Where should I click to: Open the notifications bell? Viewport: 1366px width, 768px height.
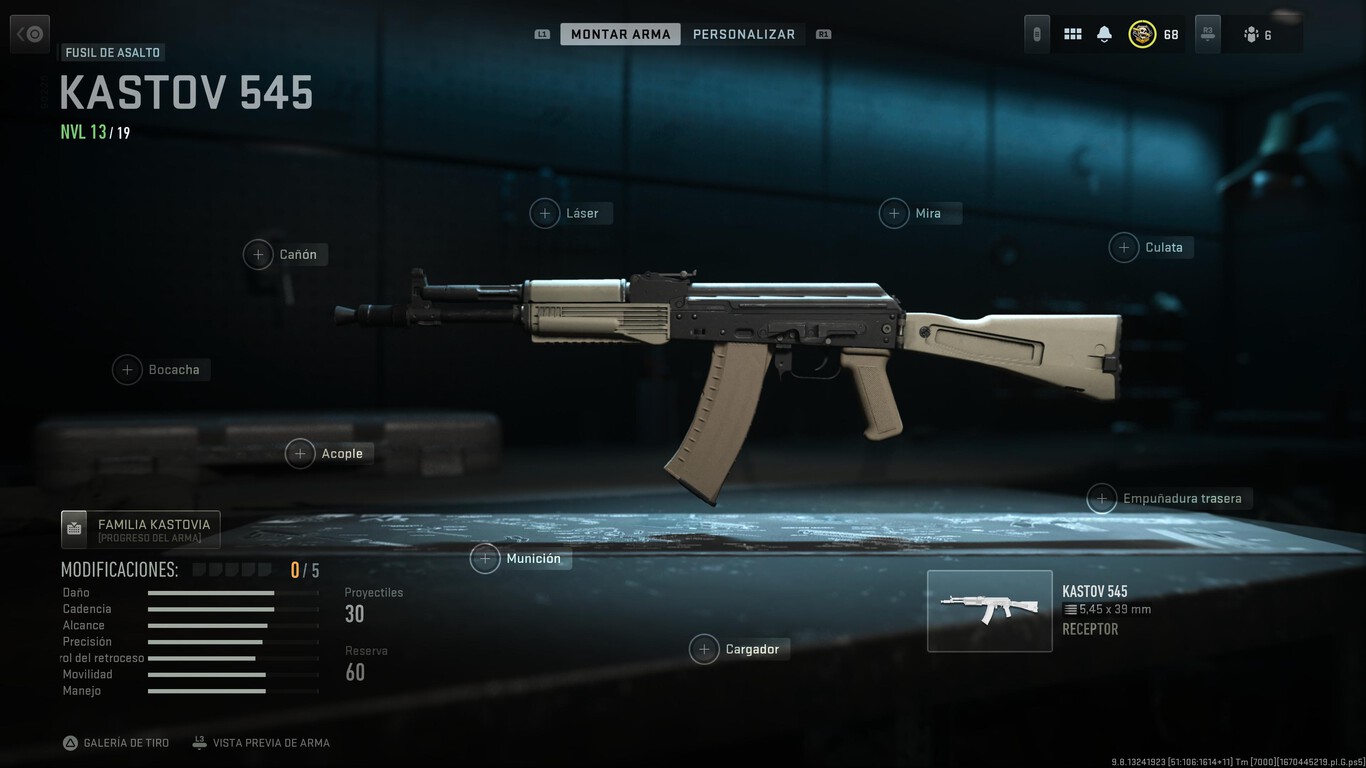pyautogui.click(x=1103, y=33)
